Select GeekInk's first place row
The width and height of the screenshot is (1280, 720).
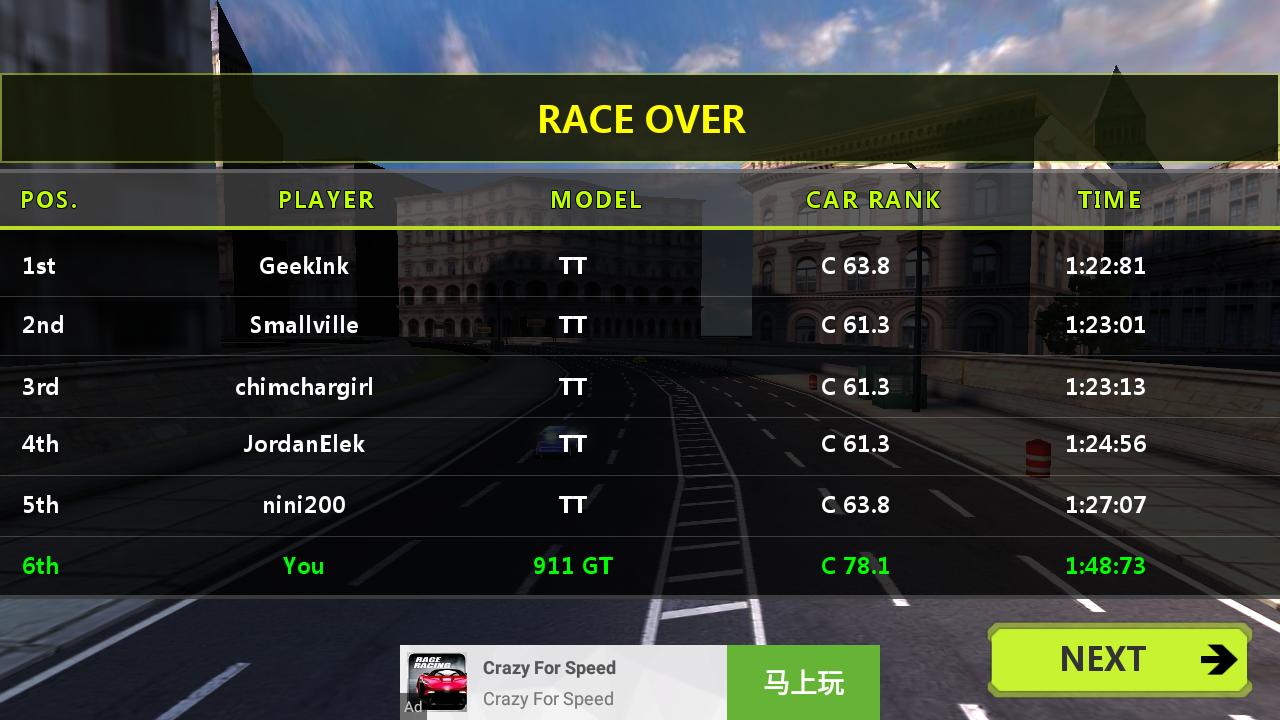click(640, 266)
